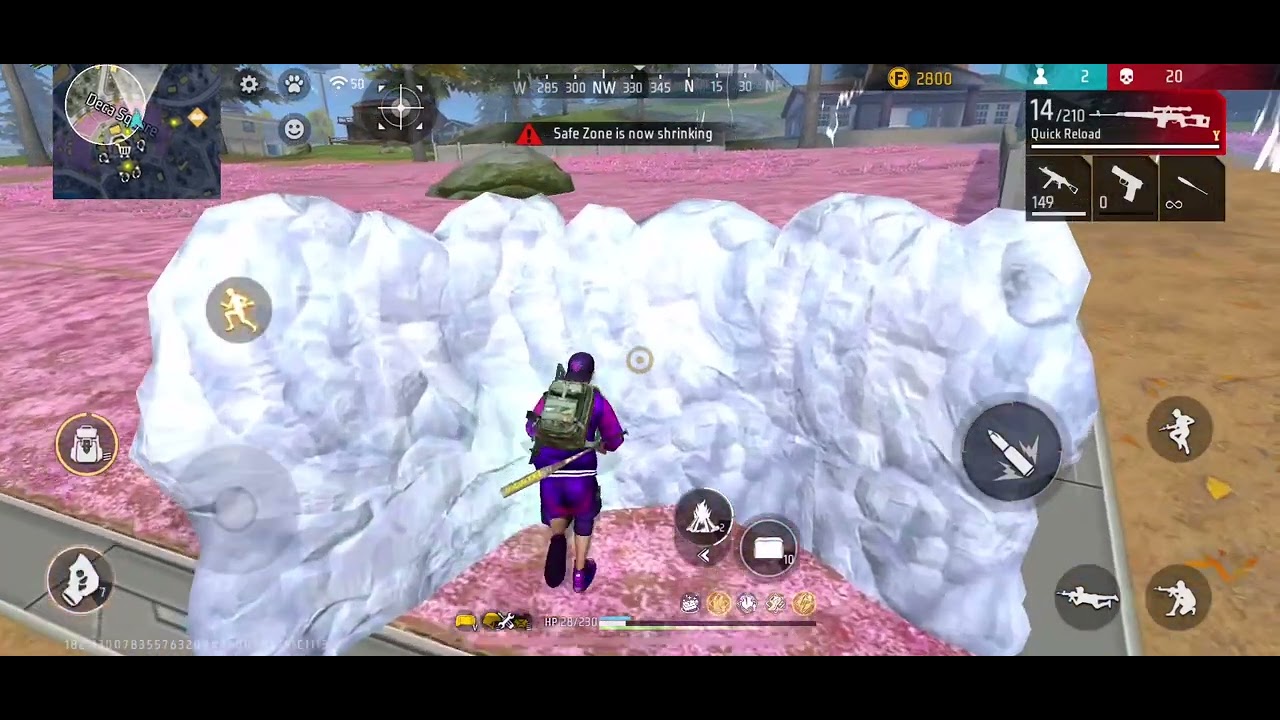Go prone with the lying-down button
This screenshot has width=1280, height=720.
(x=1087, y=597)
